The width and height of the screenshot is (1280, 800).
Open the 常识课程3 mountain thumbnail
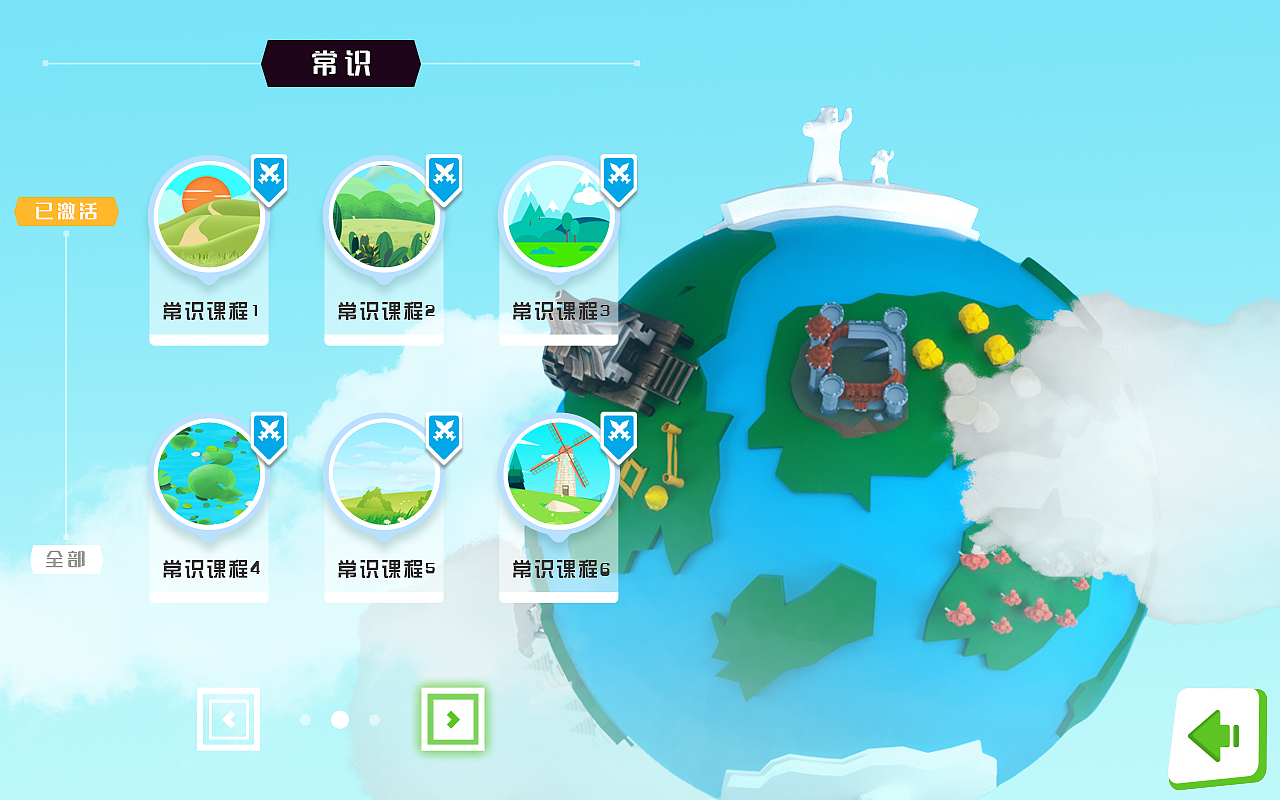click(x=559, y=214)
